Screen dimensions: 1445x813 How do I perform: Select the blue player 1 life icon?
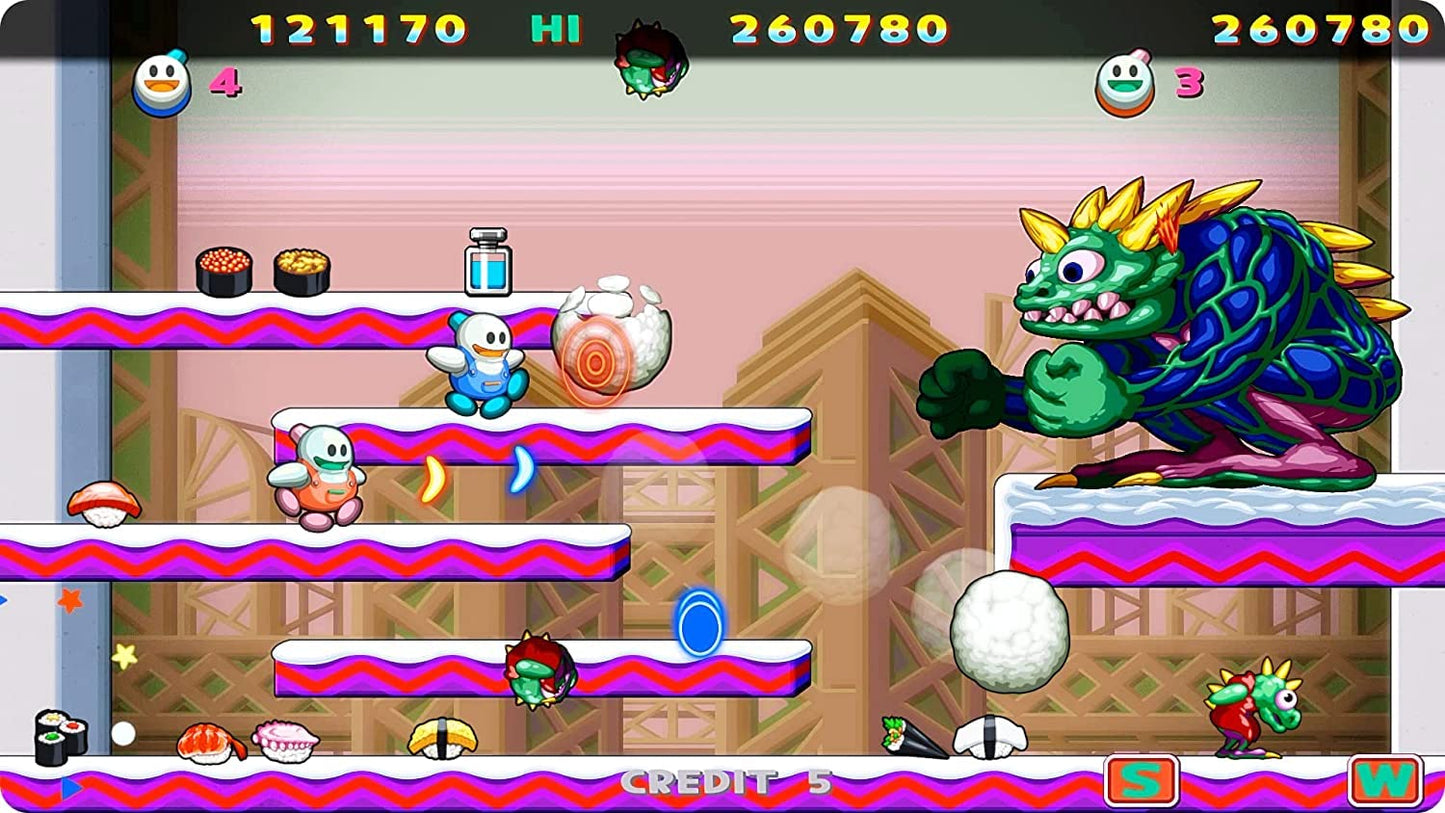160,84
